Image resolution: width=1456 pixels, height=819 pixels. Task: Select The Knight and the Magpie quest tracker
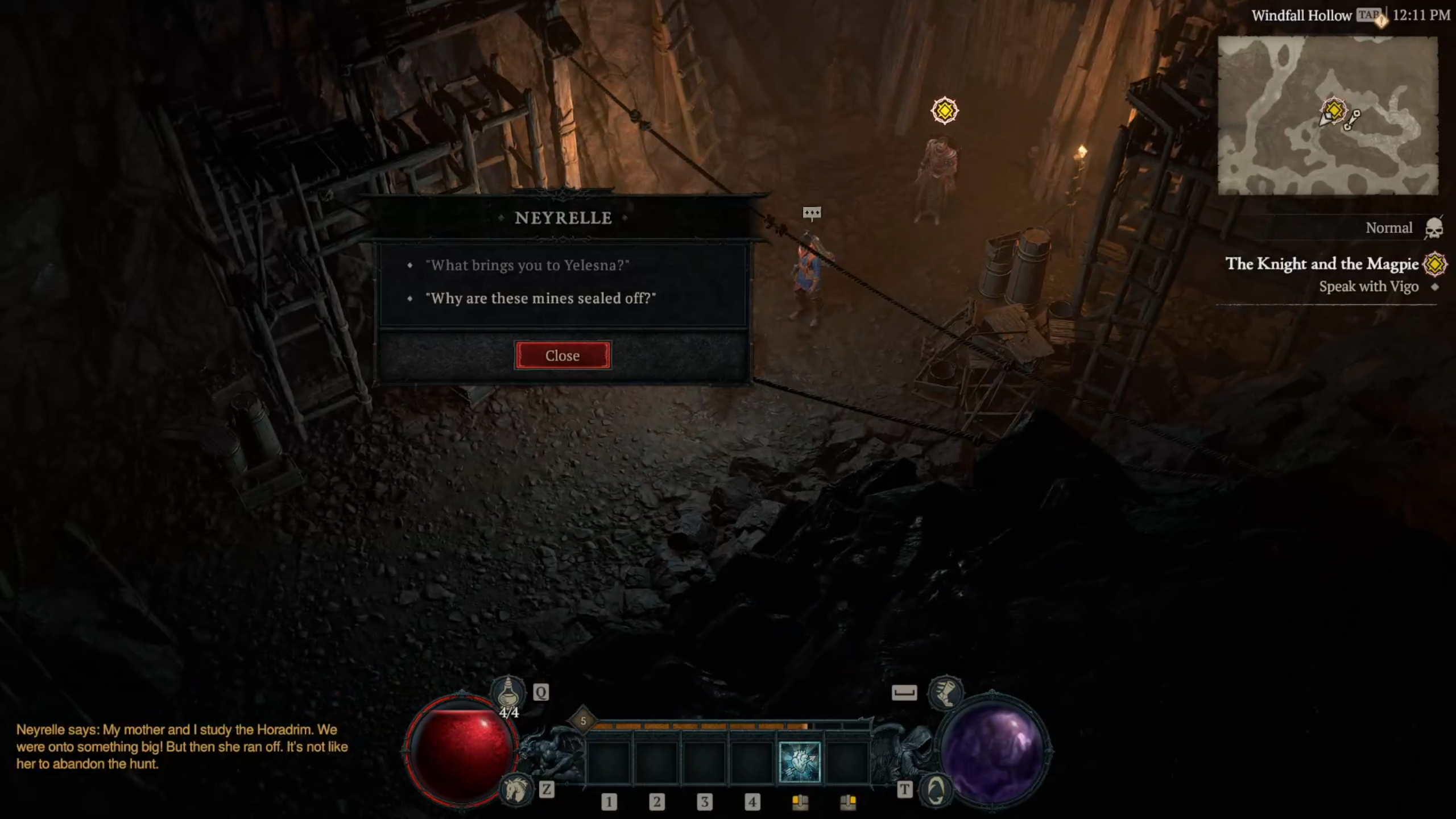1321,264
